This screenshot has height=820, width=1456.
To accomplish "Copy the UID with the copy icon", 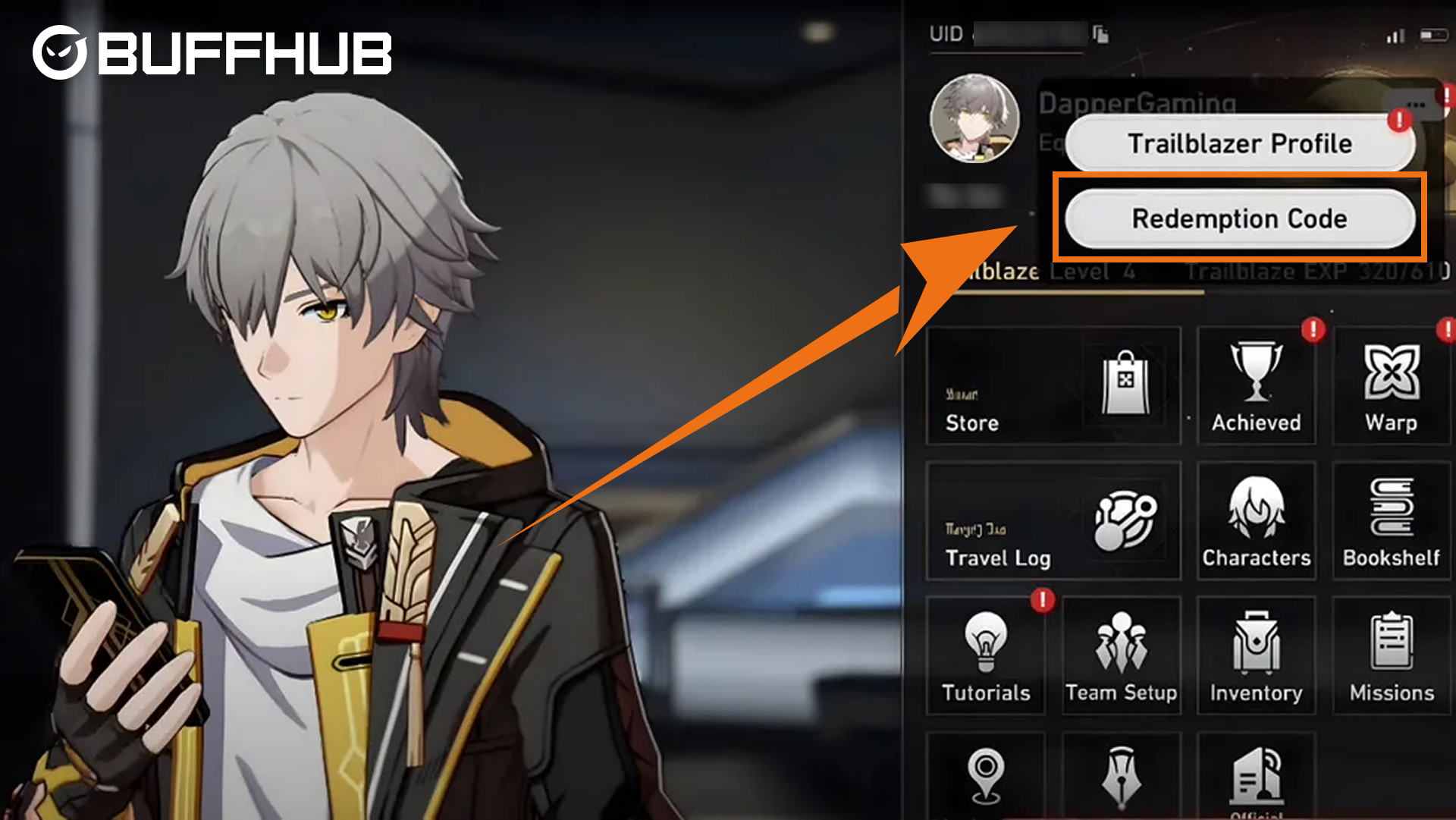I will 1100,34.
